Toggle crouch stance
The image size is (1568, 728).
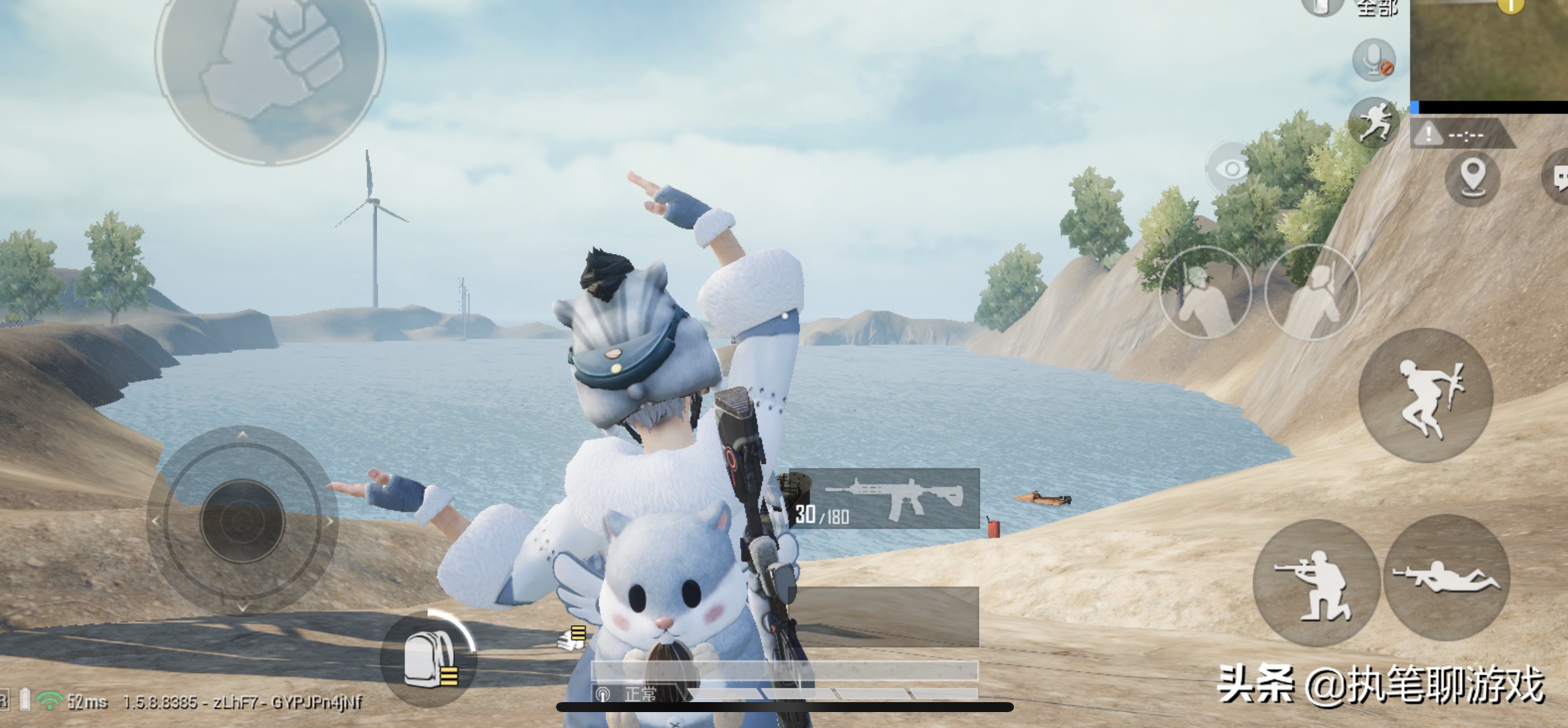point(1315,583)
